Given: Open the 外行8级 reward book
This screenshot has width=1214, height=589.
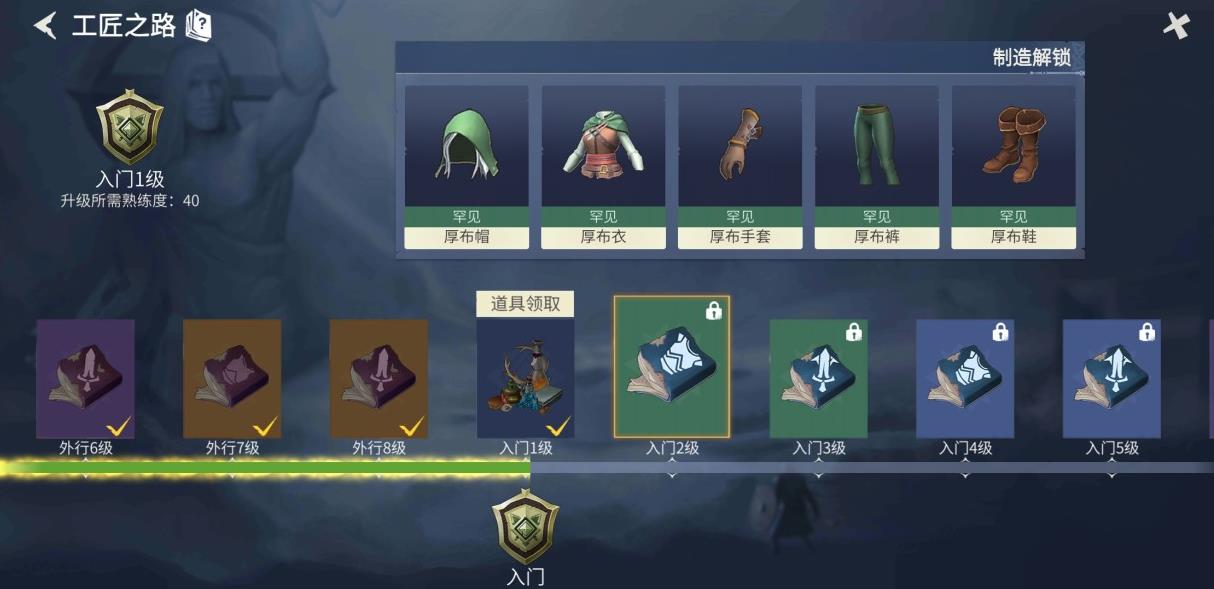Looking at the screenshot, I should 379,379.
